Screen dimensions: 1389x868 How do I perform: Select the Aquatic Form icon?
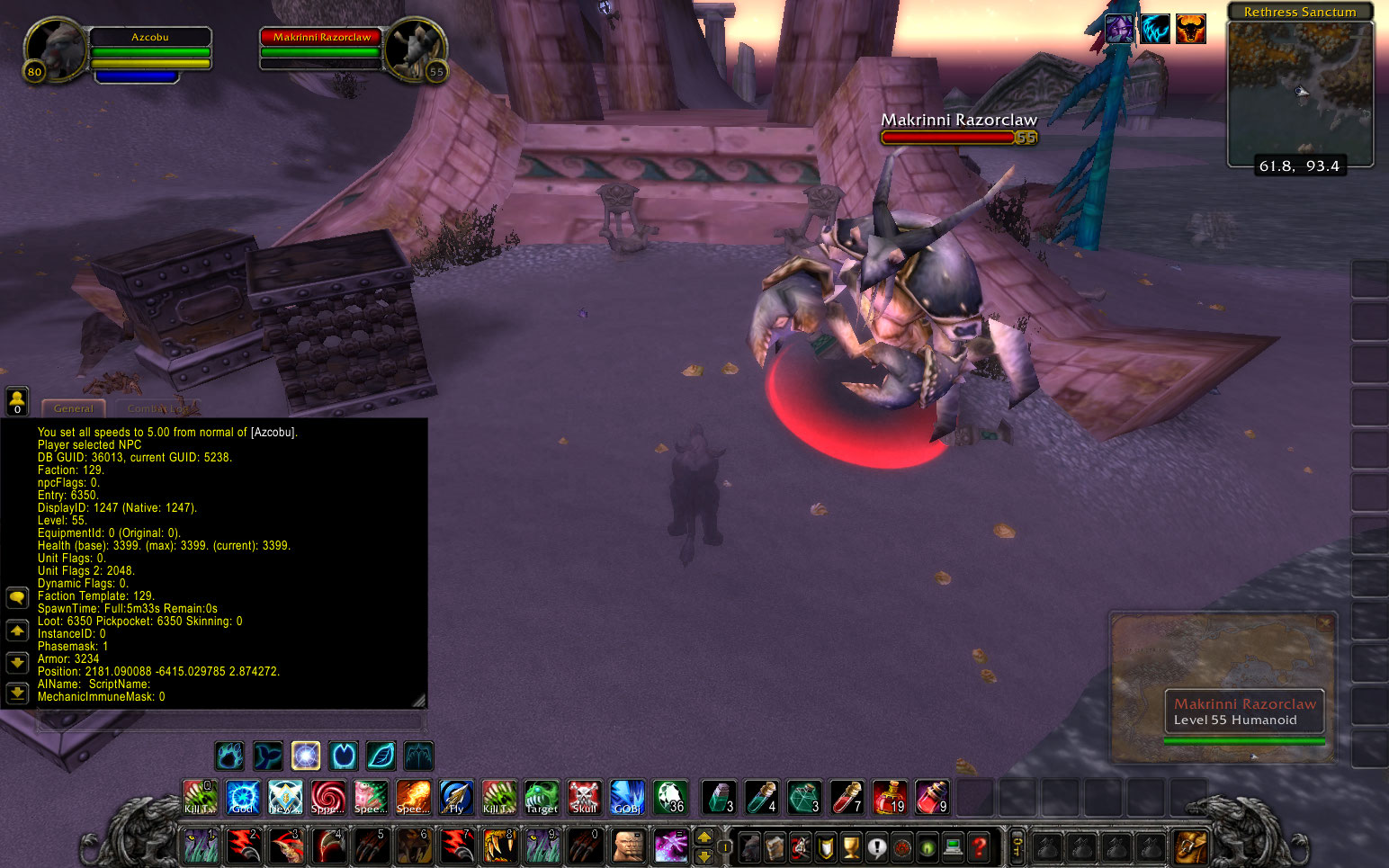tap(267, 756)
